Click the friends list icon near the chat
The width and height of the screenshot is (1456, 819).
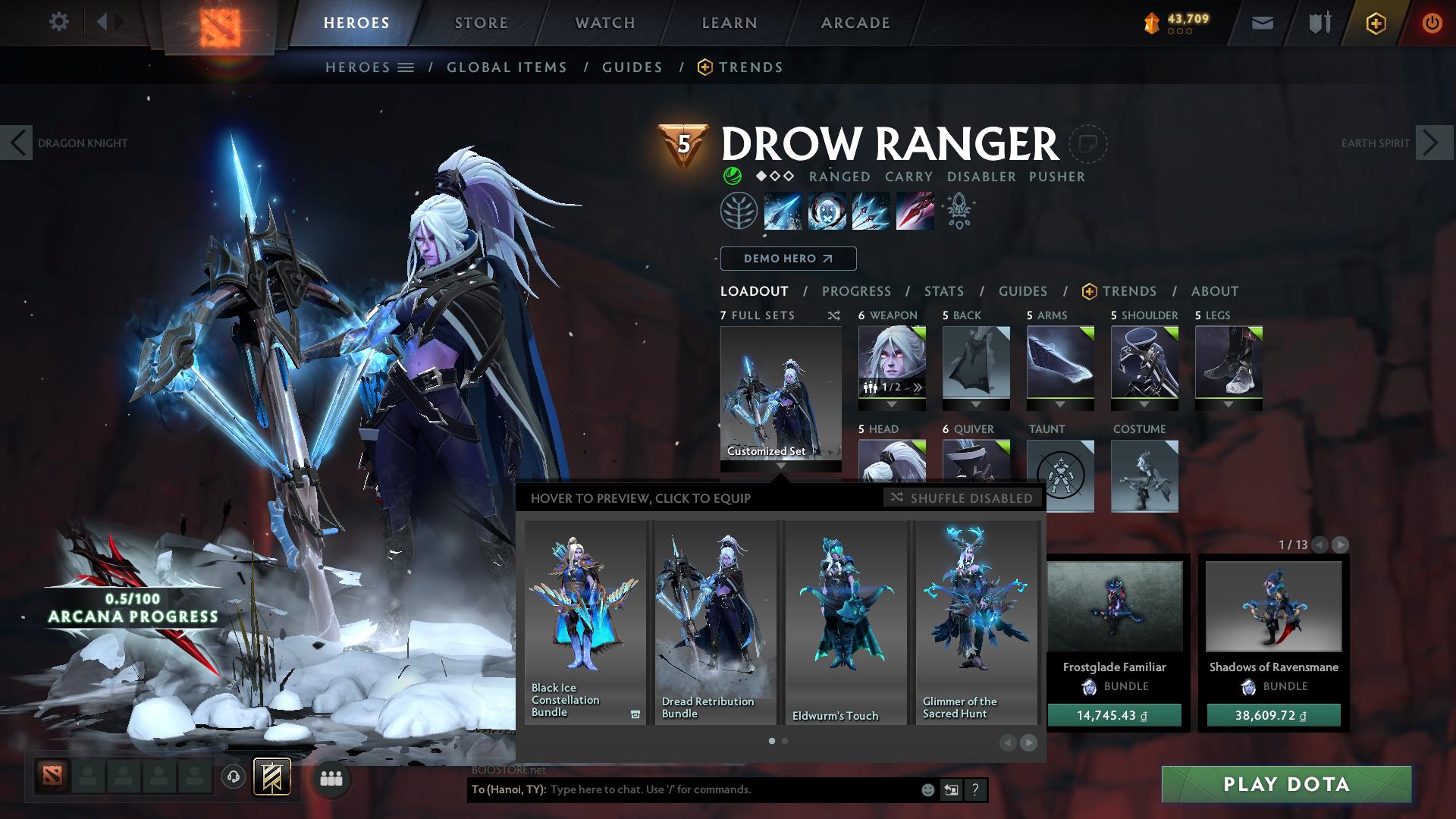tap(331, 777)
